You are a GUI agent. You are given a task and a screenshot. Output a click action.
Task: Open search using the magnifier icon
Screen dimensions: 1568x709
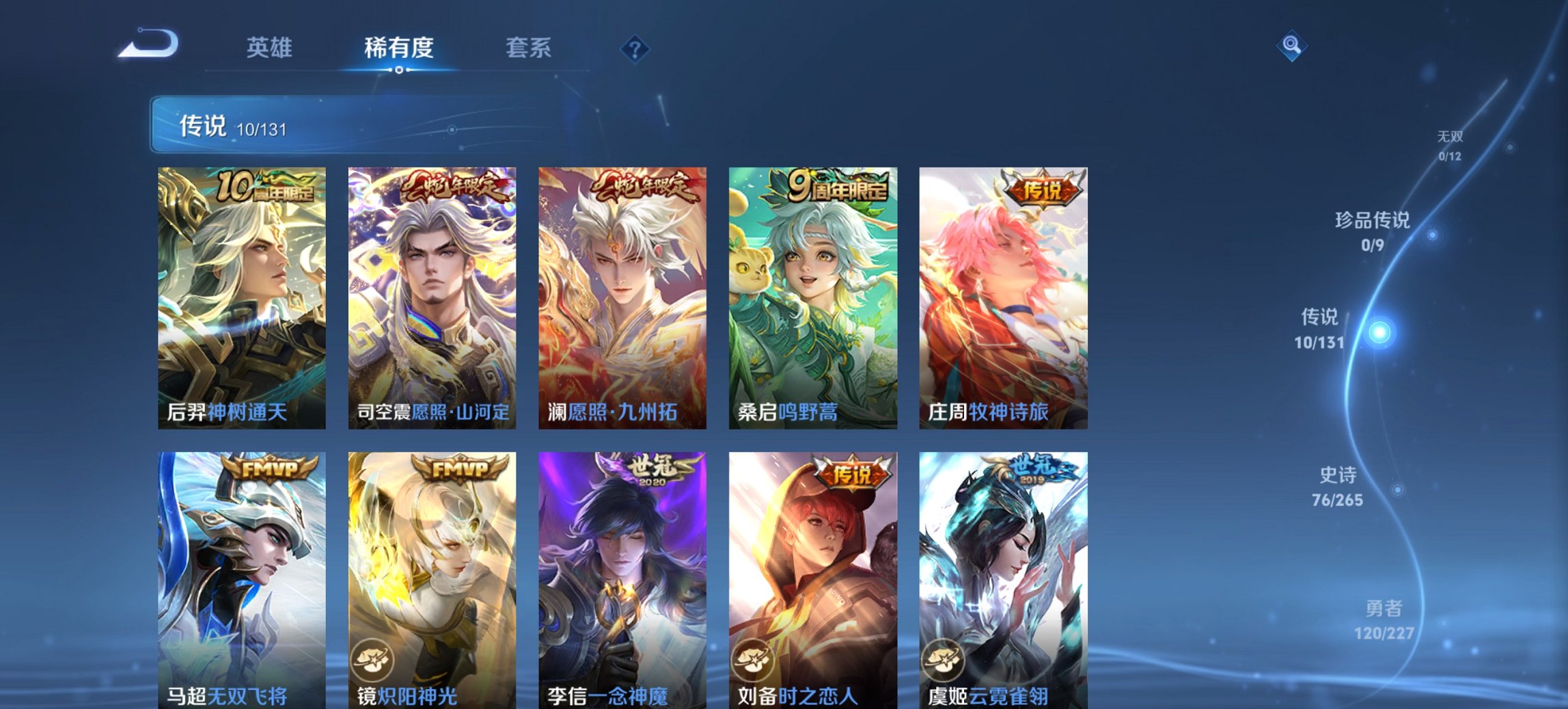click(1290, 48)
